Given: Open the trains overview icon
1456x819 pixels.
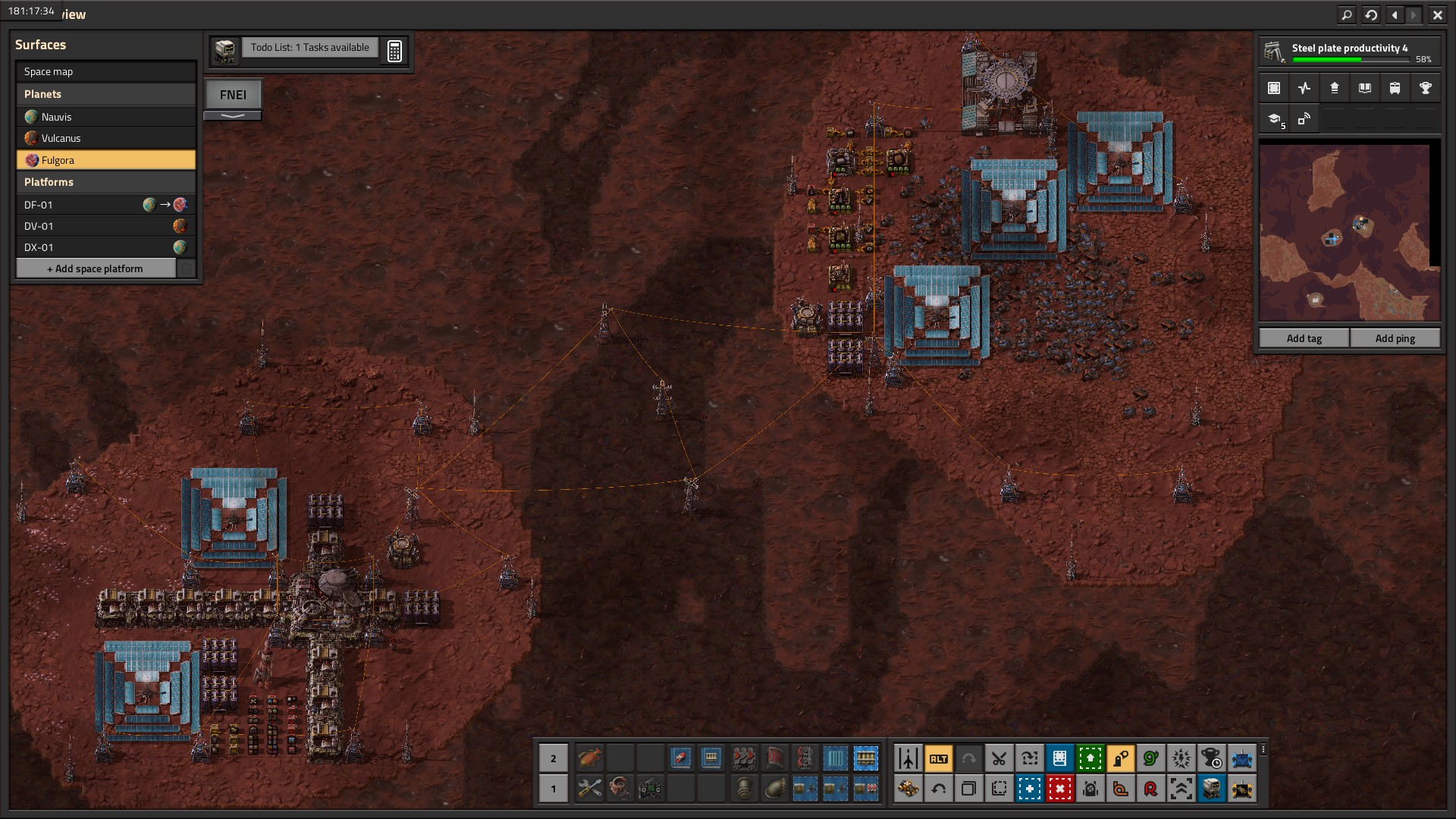Looking at the screenshot, I should pos(1395,88).
